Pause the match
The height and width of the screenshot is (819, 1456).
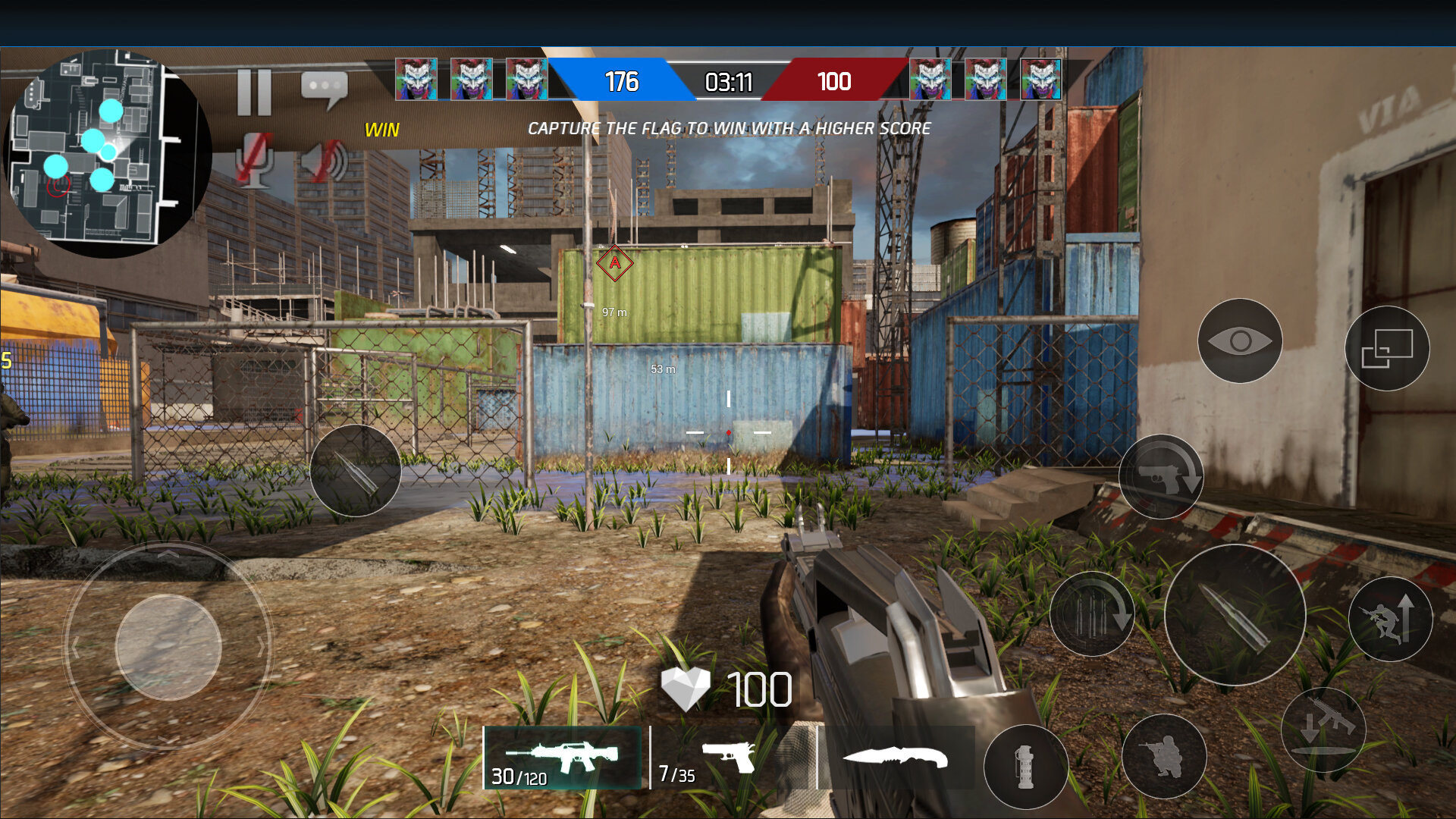254,93
